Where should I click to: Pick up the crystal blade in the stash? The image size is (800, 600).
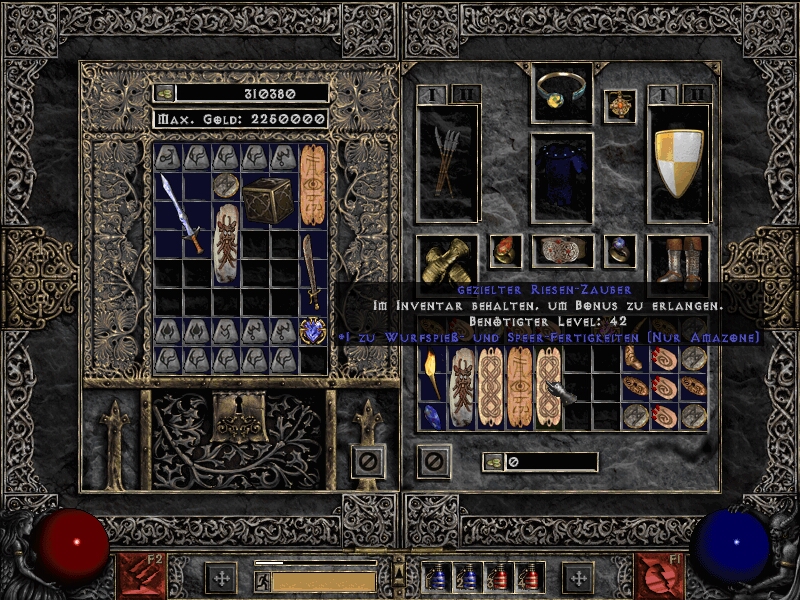point(183,213)
